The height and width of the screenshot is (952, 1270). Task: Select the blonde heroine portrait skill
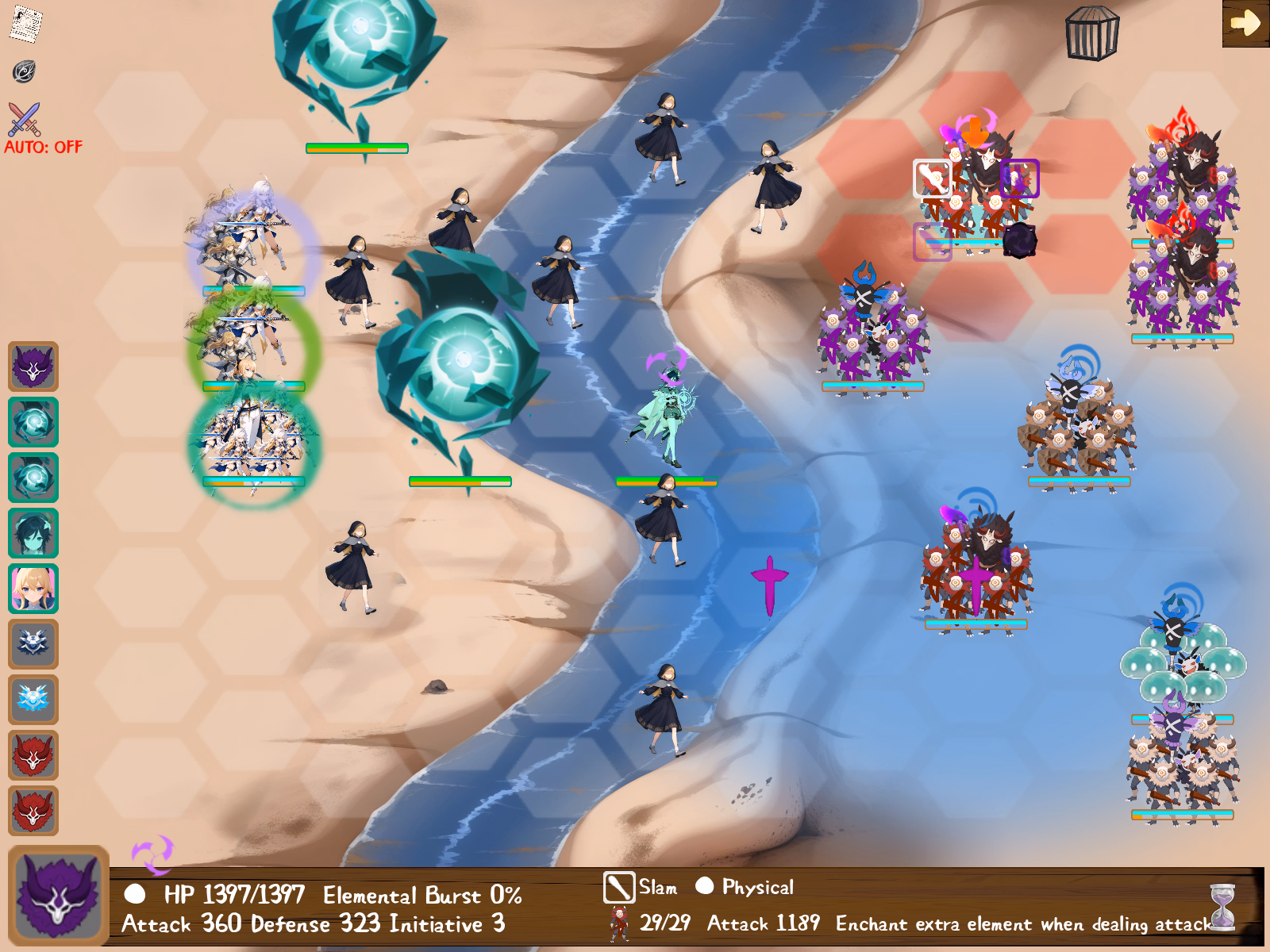pyautogui.click(x=33, y=589)
